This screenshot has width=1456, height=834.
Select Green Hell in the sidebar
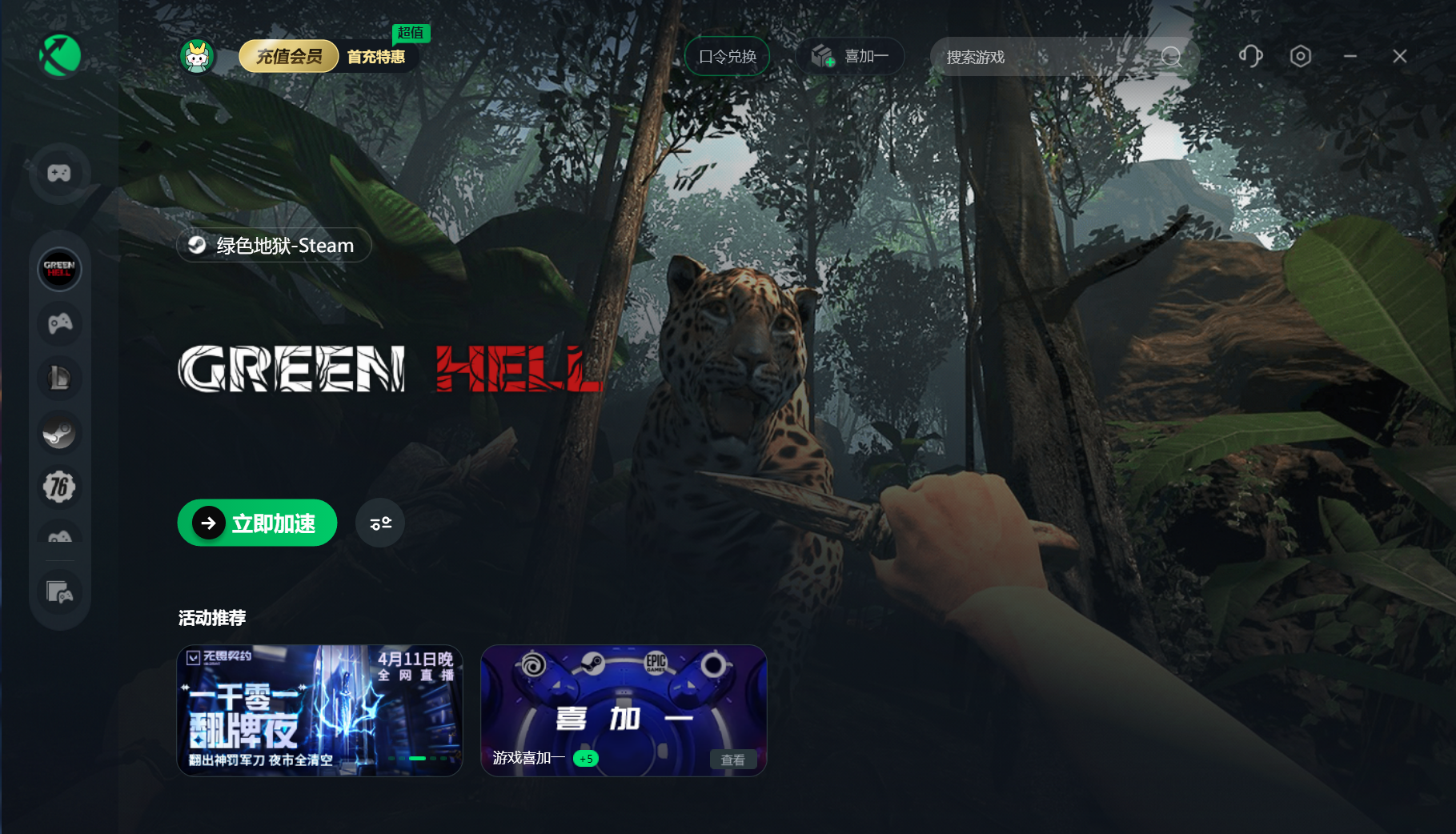pos(59,269)
